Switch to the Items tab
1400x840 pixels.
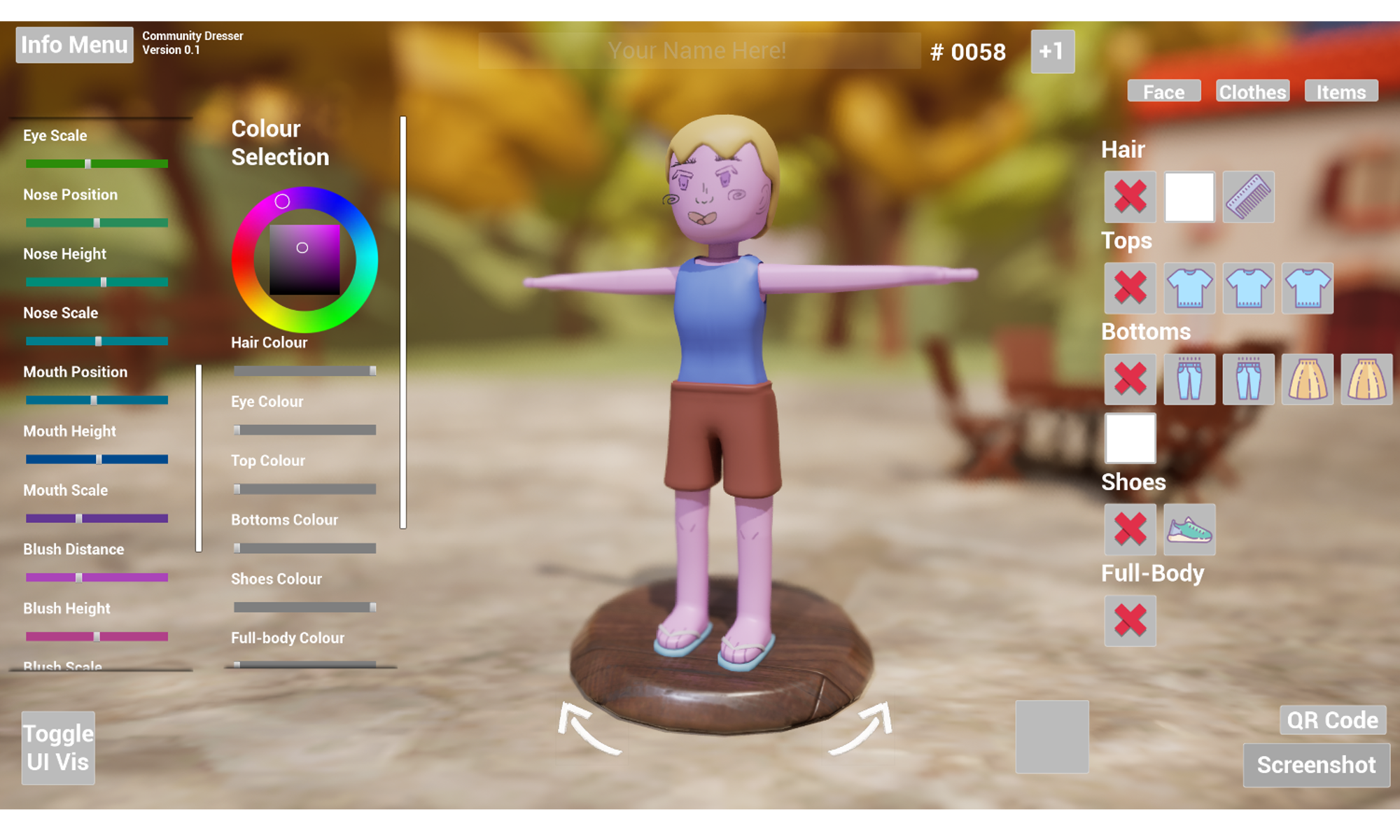[1340, 92]
